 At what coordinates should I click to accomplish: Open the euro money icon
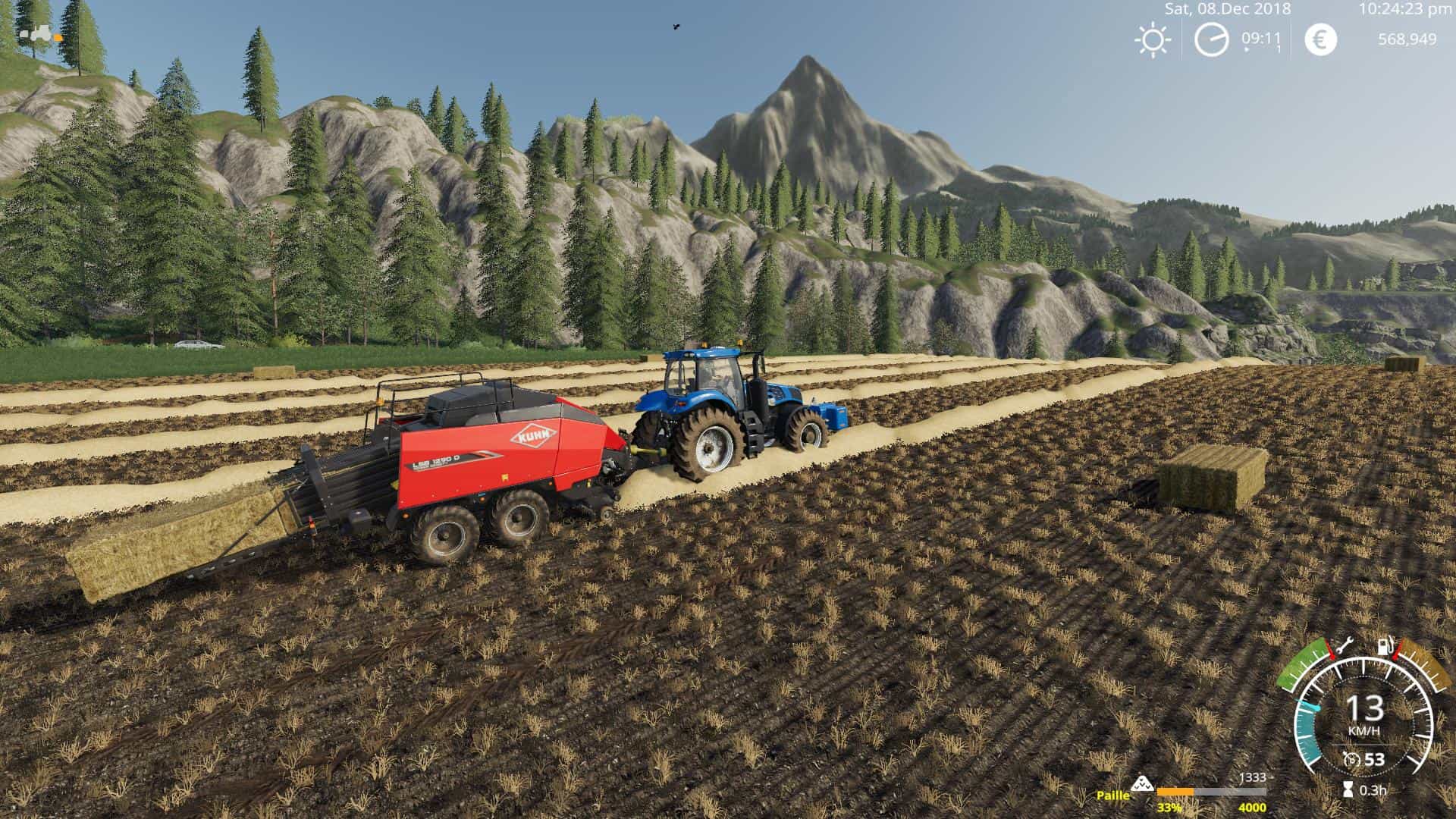point(1320,39)
